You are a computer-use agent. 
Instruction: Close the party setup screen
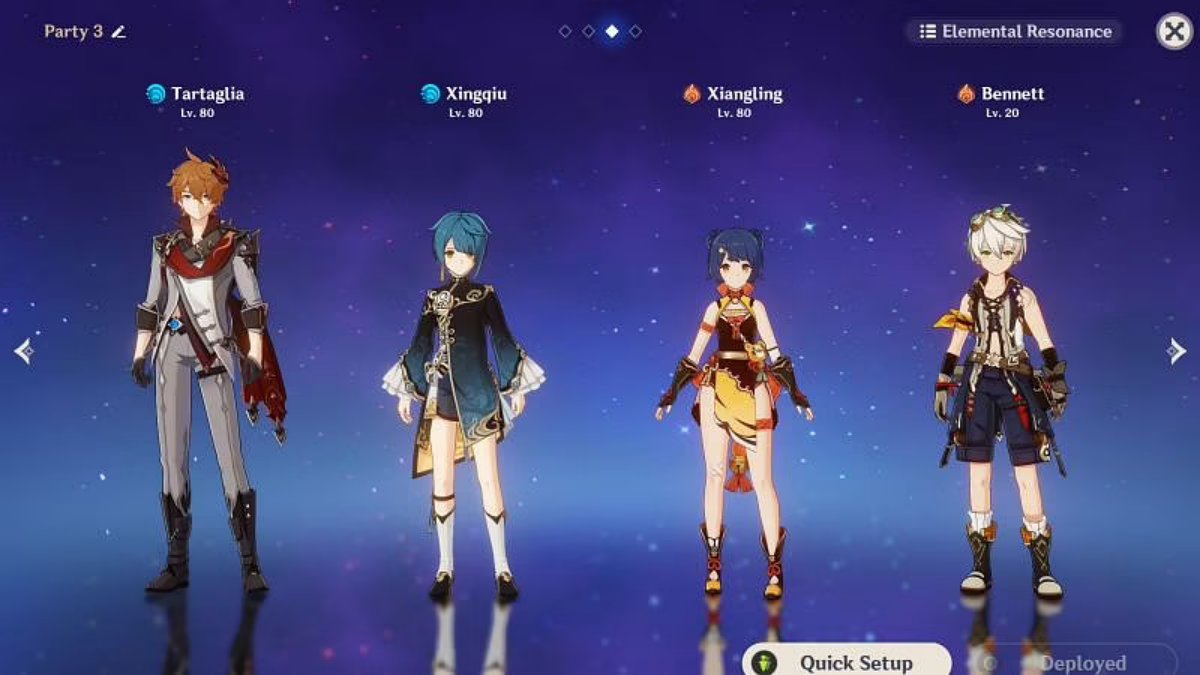(1175, 31)
